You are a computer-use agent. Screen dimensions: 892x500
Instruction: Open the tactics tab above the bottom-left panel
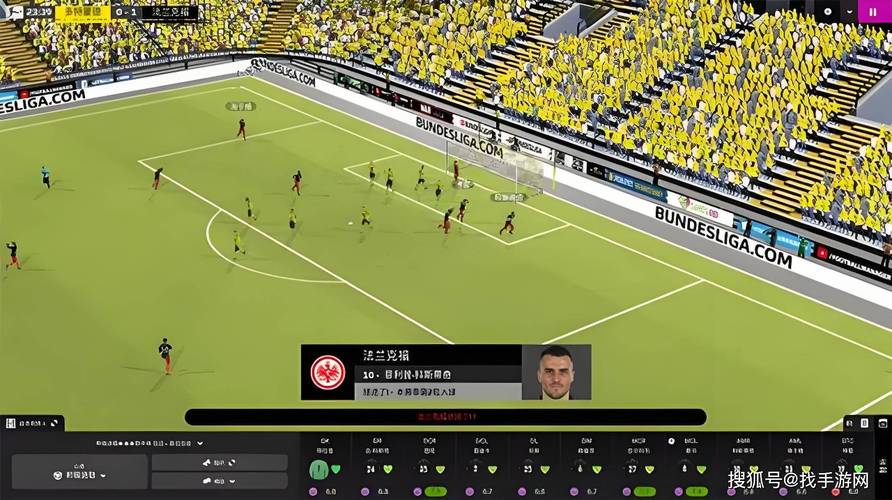click(x=32, y=425)
